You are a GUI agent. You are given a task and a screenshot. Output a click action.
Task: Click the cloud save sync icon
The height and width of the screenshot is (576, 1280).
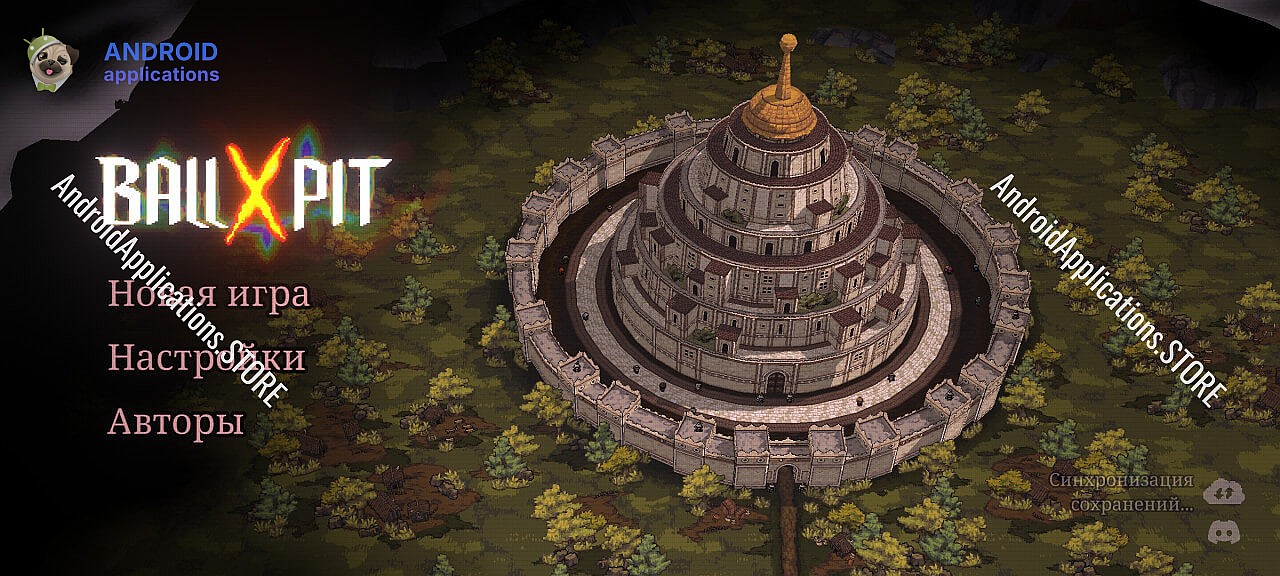[x=1222, y=491]
